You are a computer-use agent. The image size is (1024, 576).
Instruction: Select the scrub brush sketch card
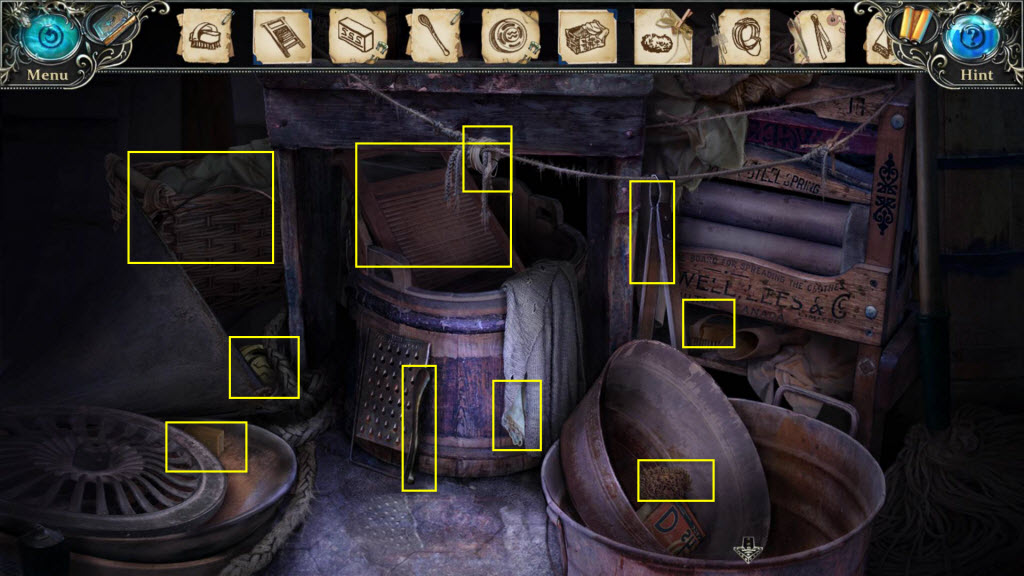click(205, 37)
